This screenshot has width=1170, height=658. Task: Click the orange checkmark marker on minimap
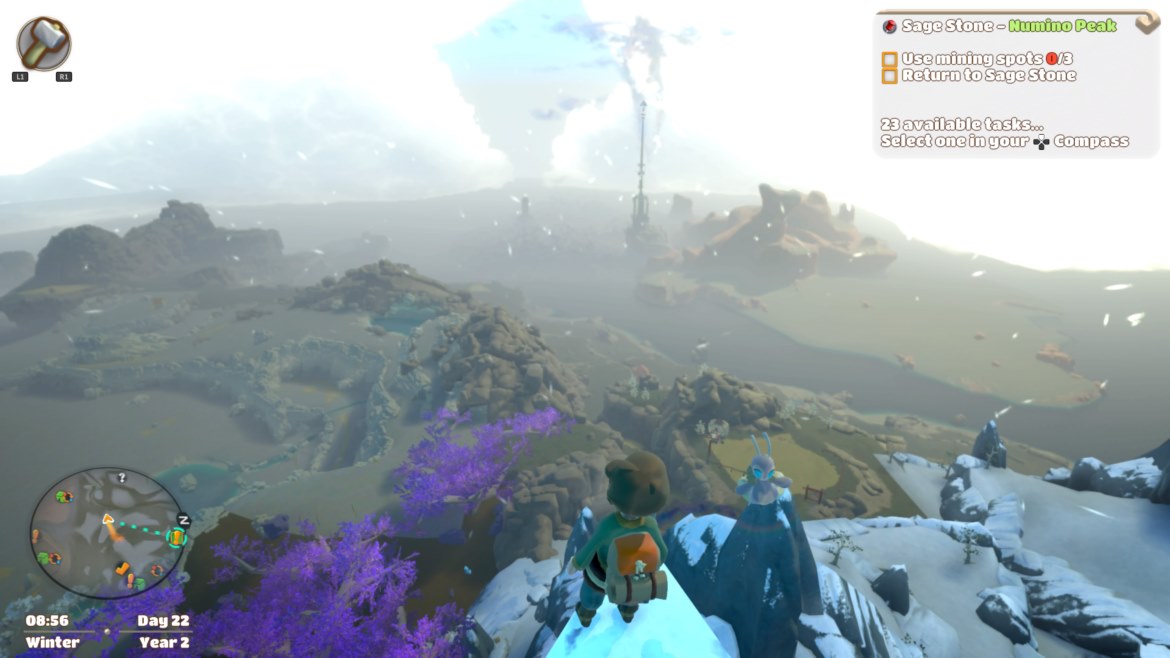pos(123,568)
